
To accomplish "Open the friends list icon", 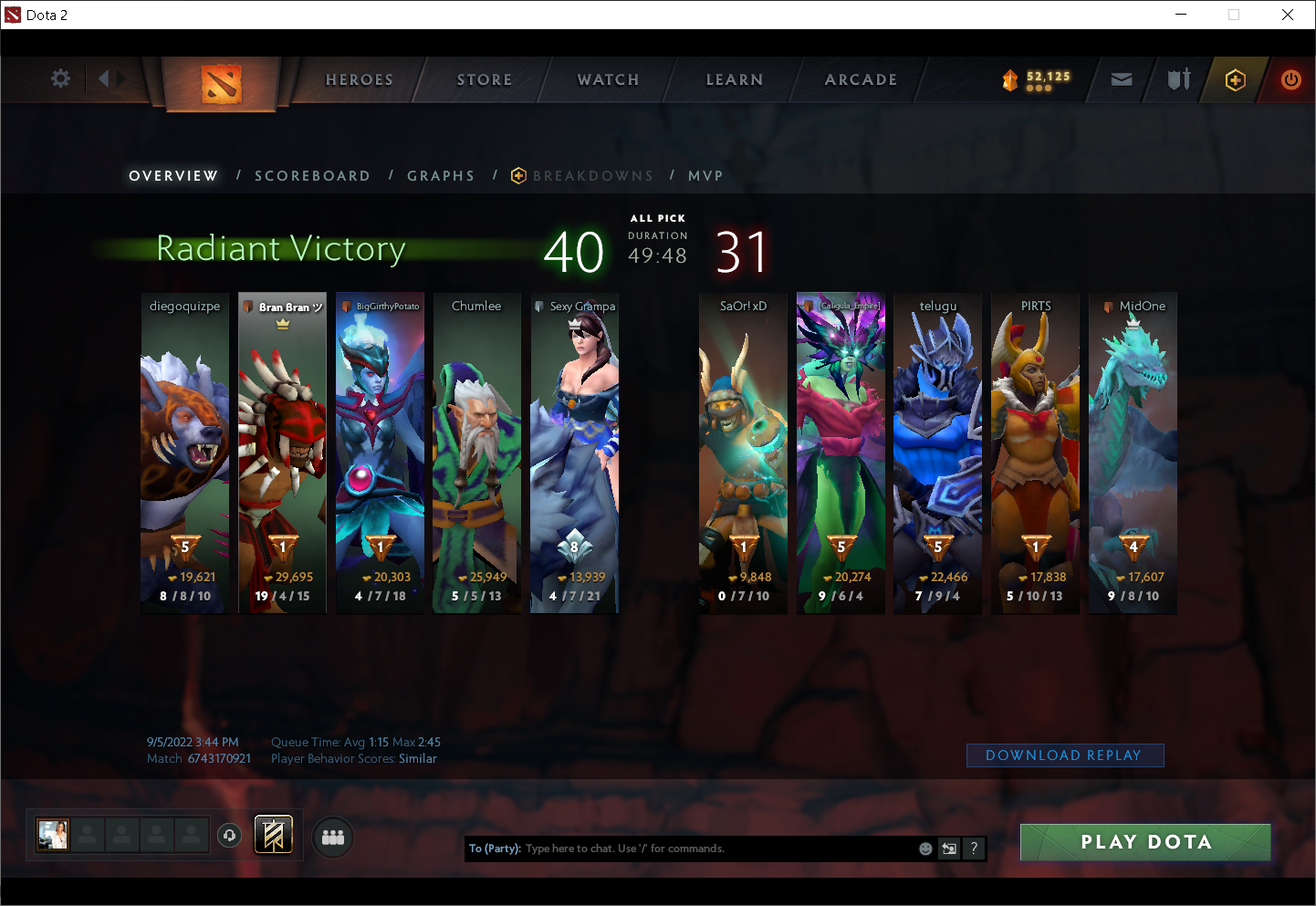I will click(x=332, y=837).
